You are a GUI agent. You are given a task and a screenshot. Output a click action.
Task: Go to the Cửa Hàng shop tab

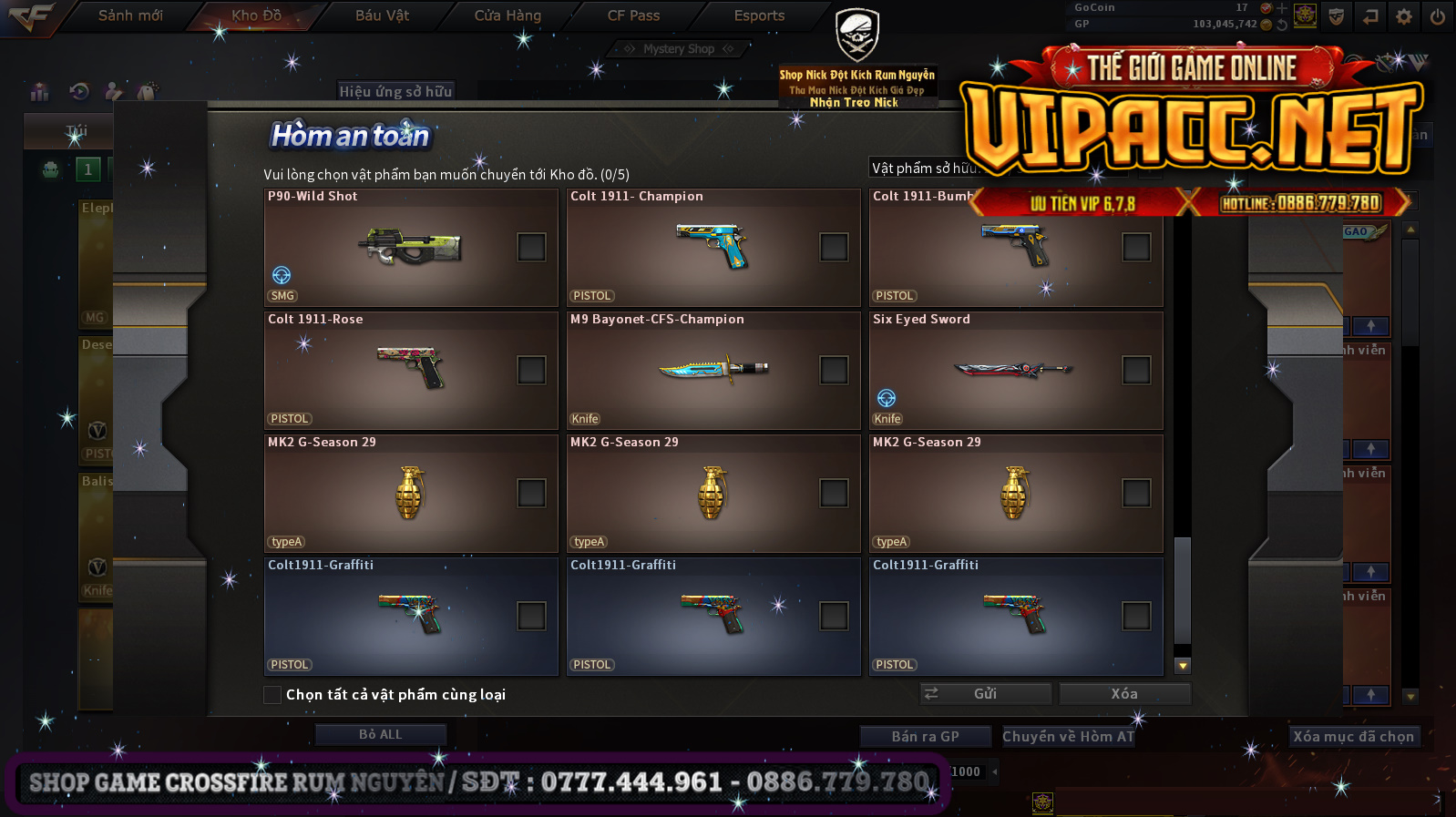pyautogui.click(x=508, y=15)
